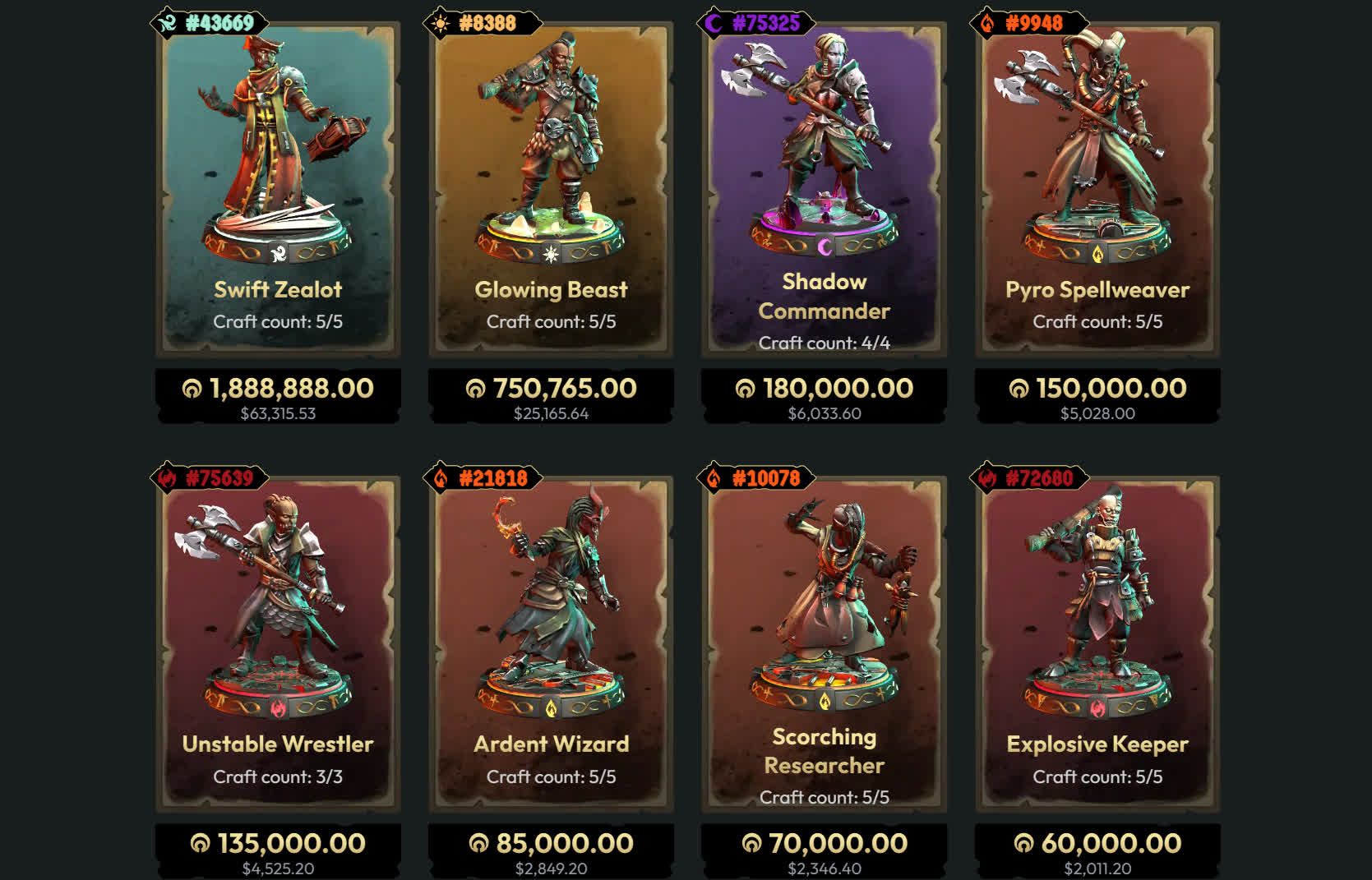This screenshot has width=1372, height=880.
Task: Select the 150,000.00 price button
Action: coord(1097,396)
